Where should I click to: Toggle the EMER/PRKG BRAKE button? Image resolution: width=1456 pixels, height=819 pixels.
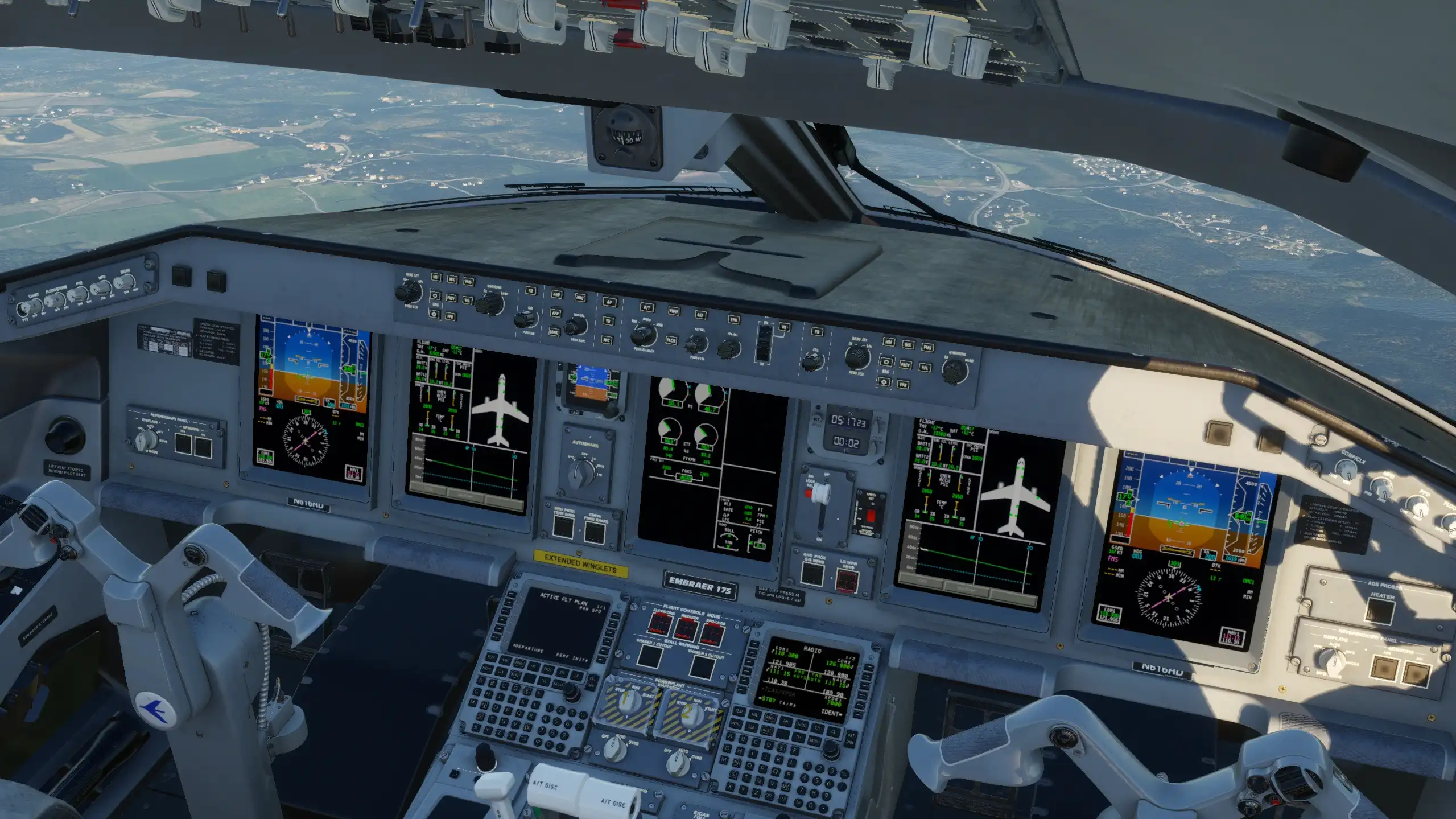(x=594, y=532)
